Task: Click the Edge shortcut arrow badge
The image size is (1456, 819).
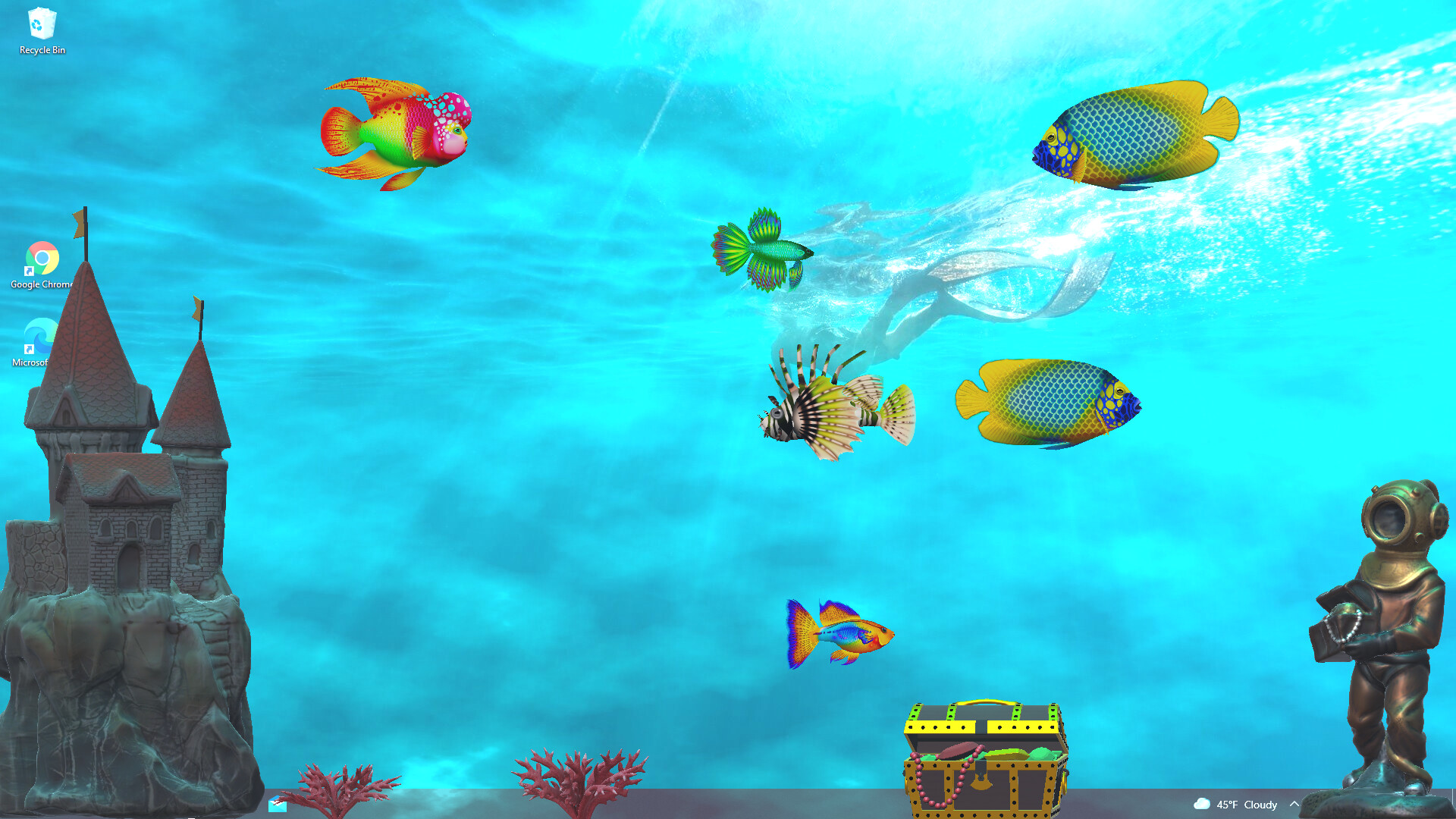Action: (29, 349)
